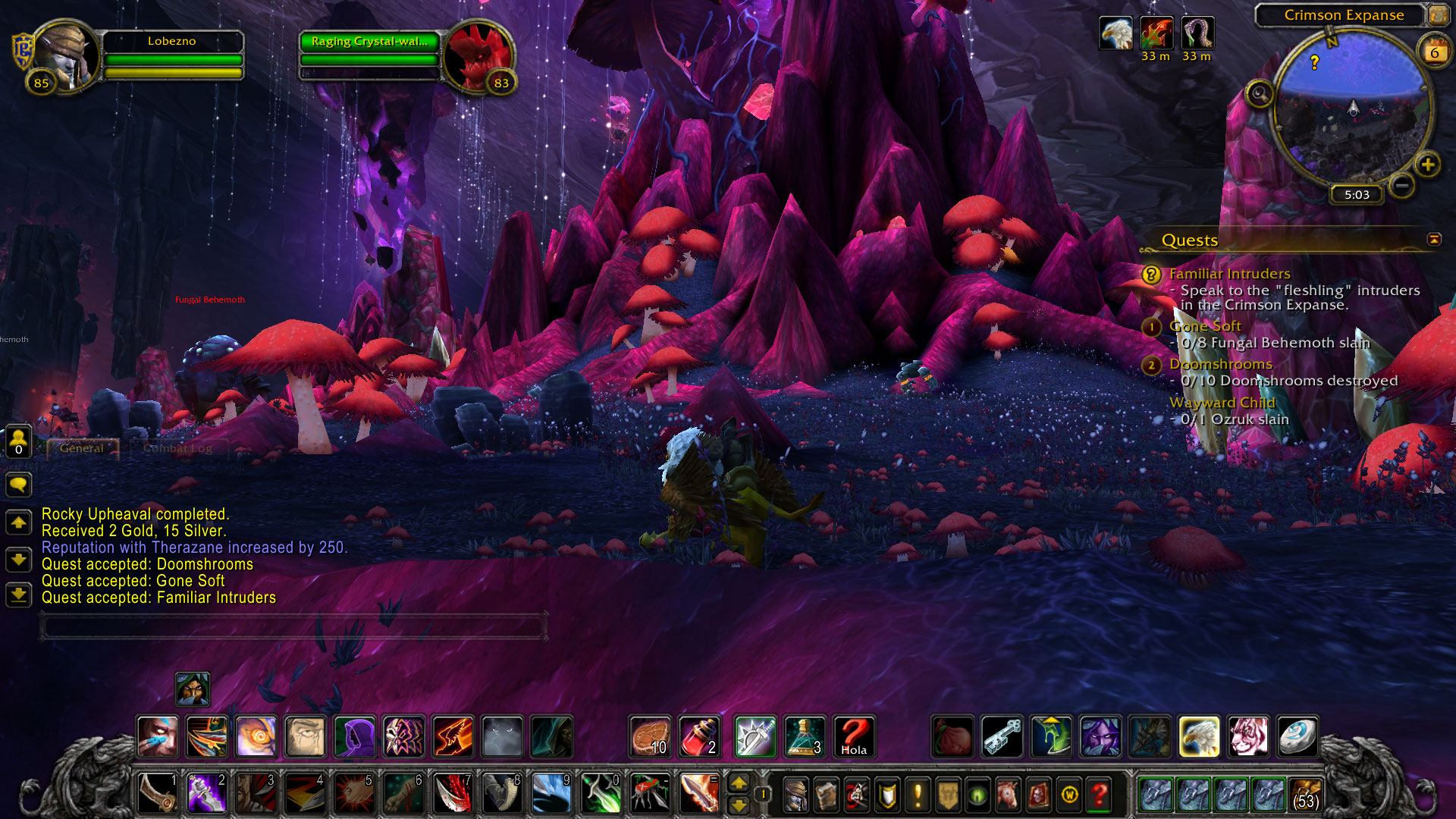Summon the white gryphon mount
1456x819 pixels.
point(1199,736)
